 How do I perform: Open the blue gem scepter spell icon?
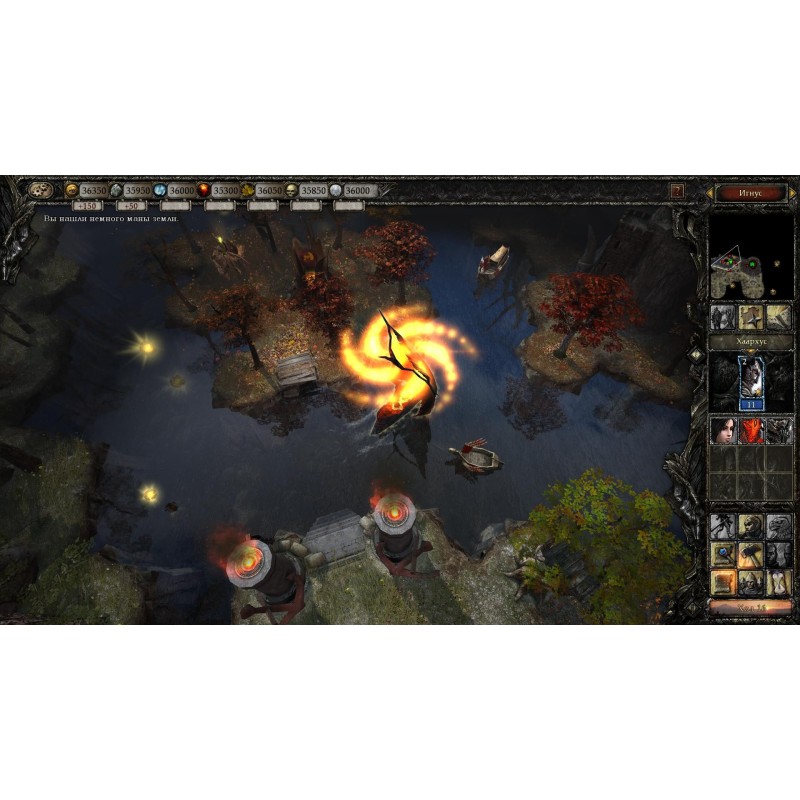[722, 554]
